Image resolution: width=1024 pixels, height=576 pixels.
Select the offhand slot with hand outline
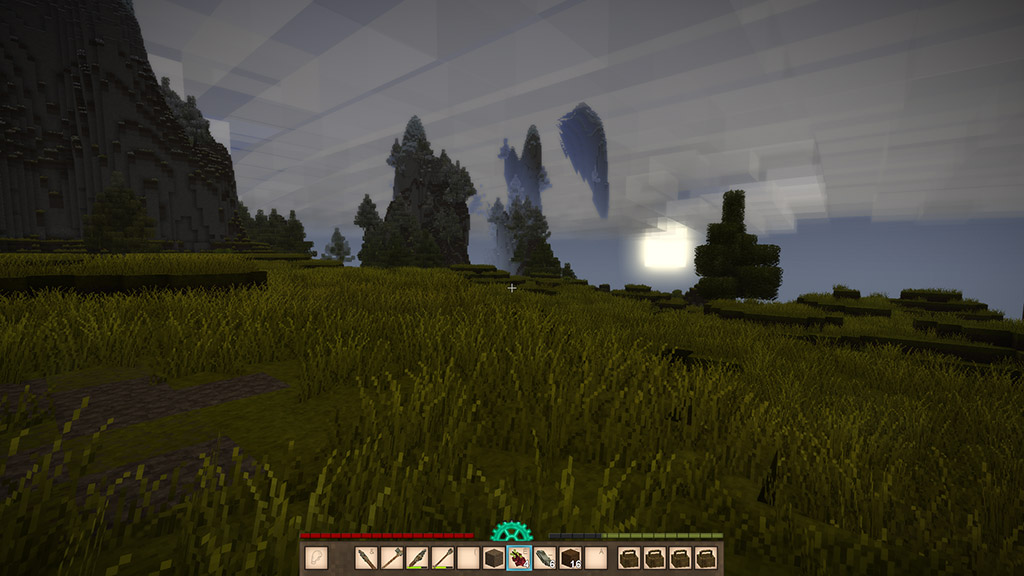(x=317, y=558)
